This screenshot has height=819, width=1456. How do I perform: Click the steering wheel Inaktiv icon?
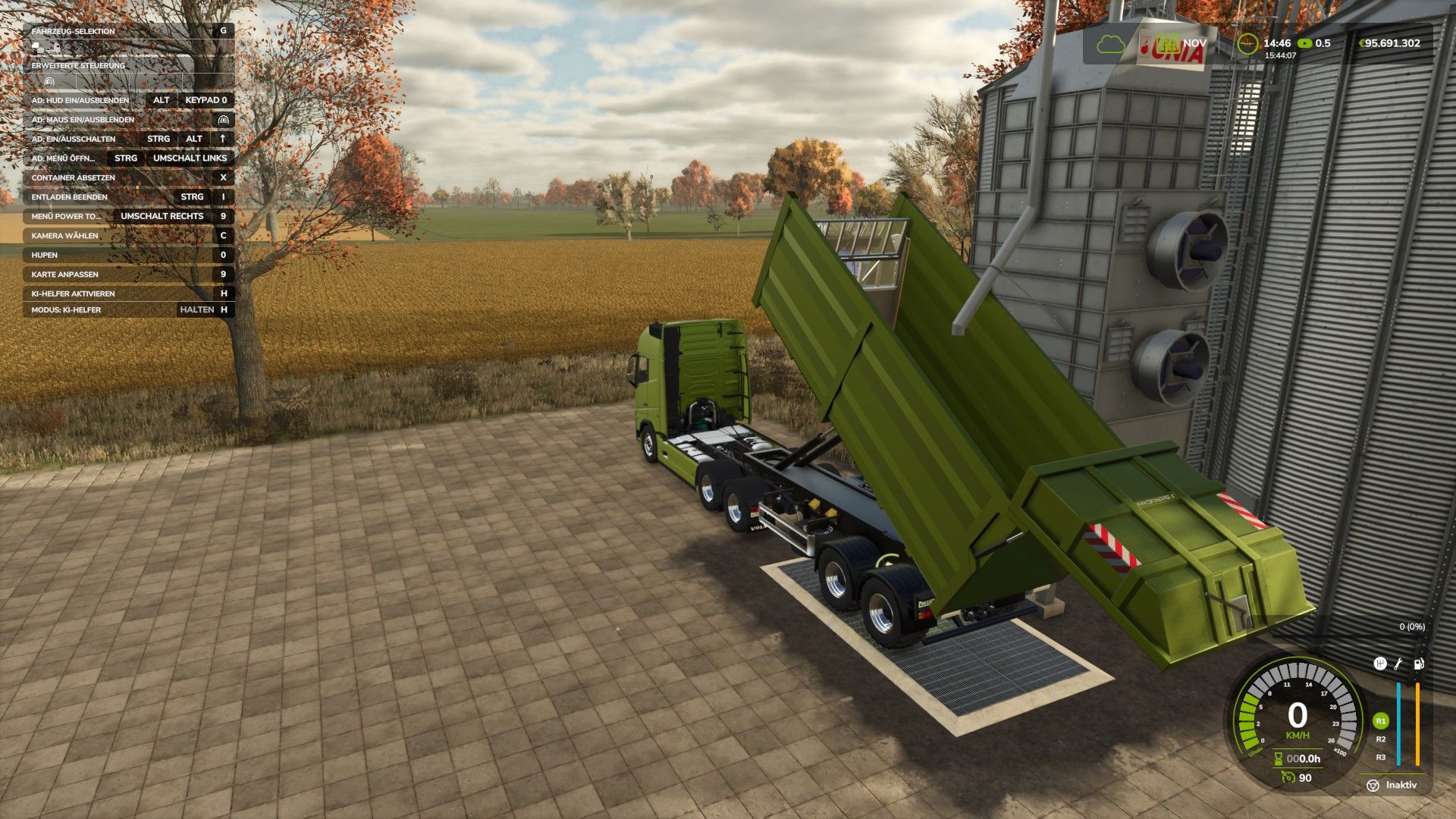[1373, 786]
